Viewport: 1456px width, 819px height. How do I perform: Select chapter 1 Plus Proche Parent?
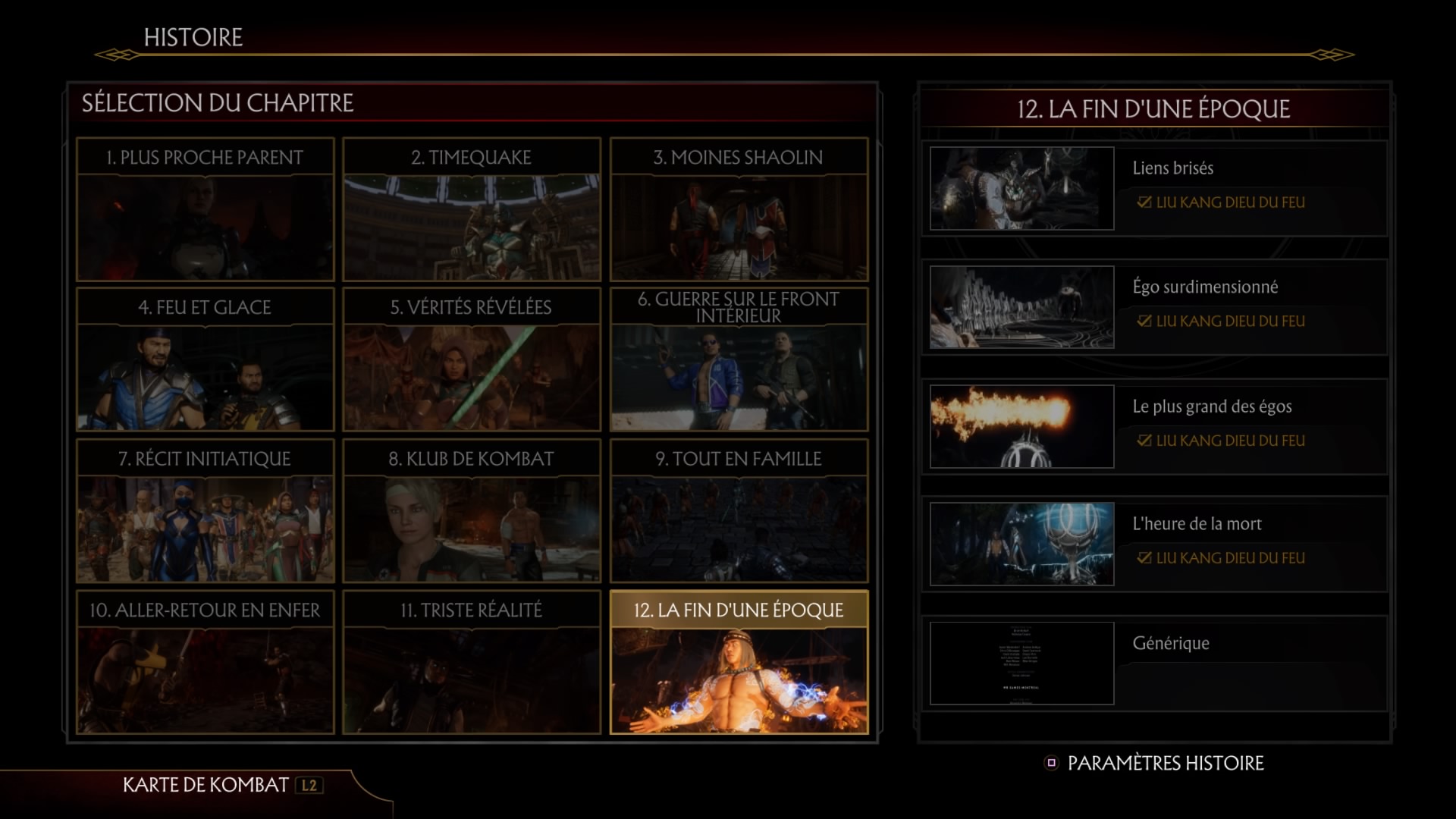coord(205,209)
